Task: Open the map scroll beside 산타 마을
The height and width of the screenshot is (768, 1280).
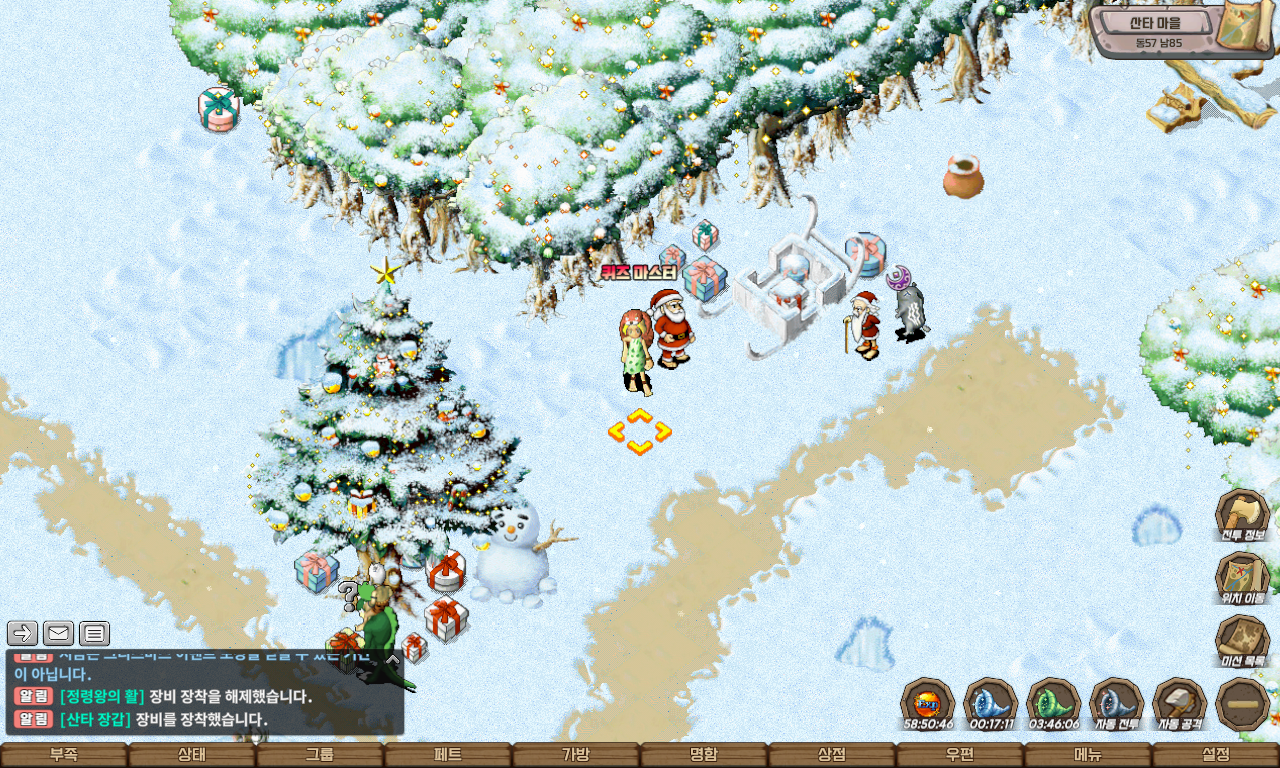Action: pyautogui.click(x=1249, y=29)
